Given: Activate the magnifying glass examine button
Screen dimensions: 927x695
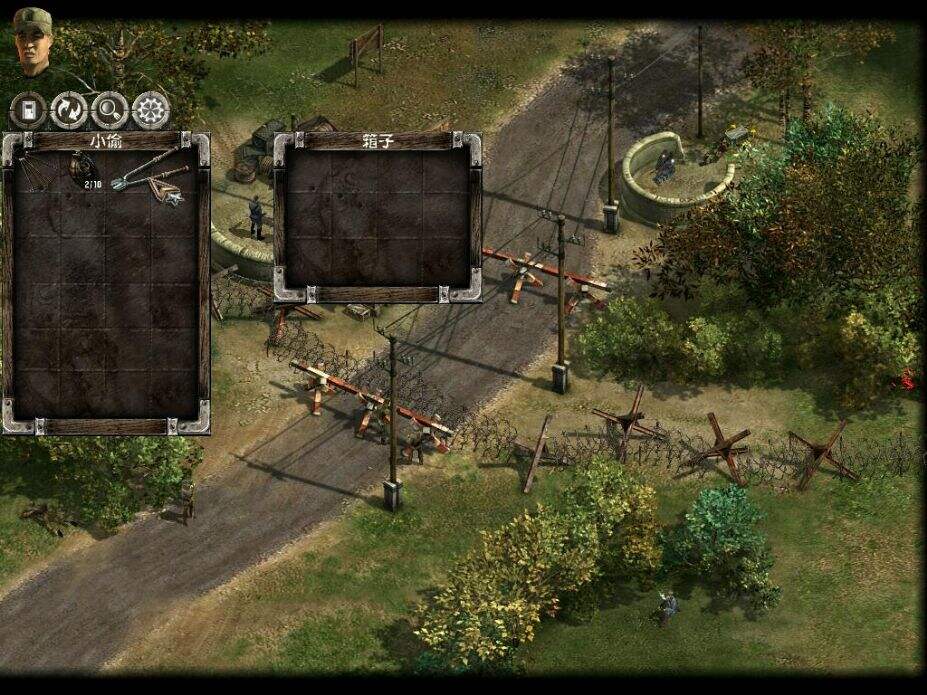Looking at the screenshot, I should tap(110, 110).
